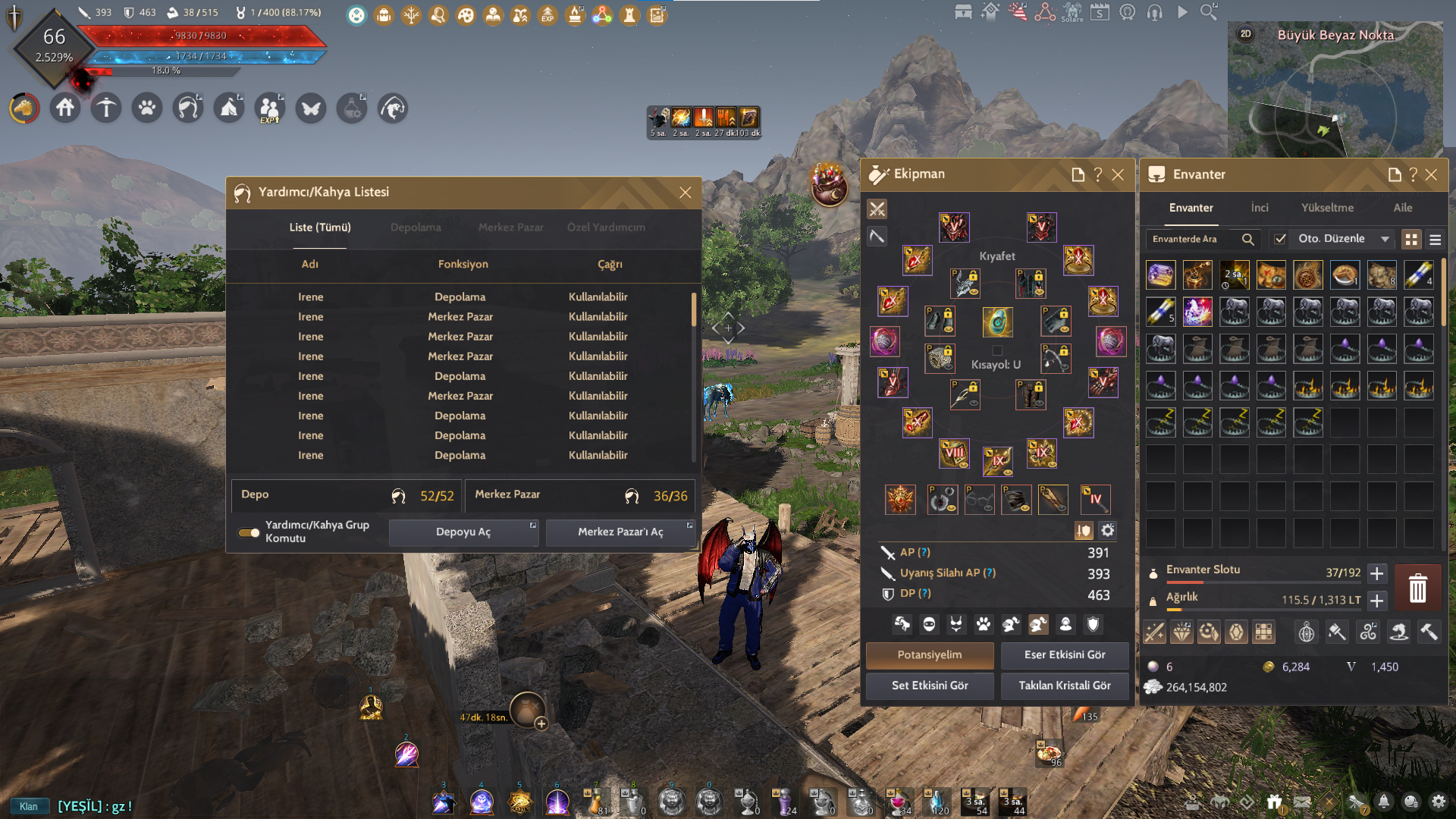Image resolution: width=1456 pixels, height=819 pixels.
Task: Enable the Oto. Düzenle checkbox
Action: click(1281, 239)
